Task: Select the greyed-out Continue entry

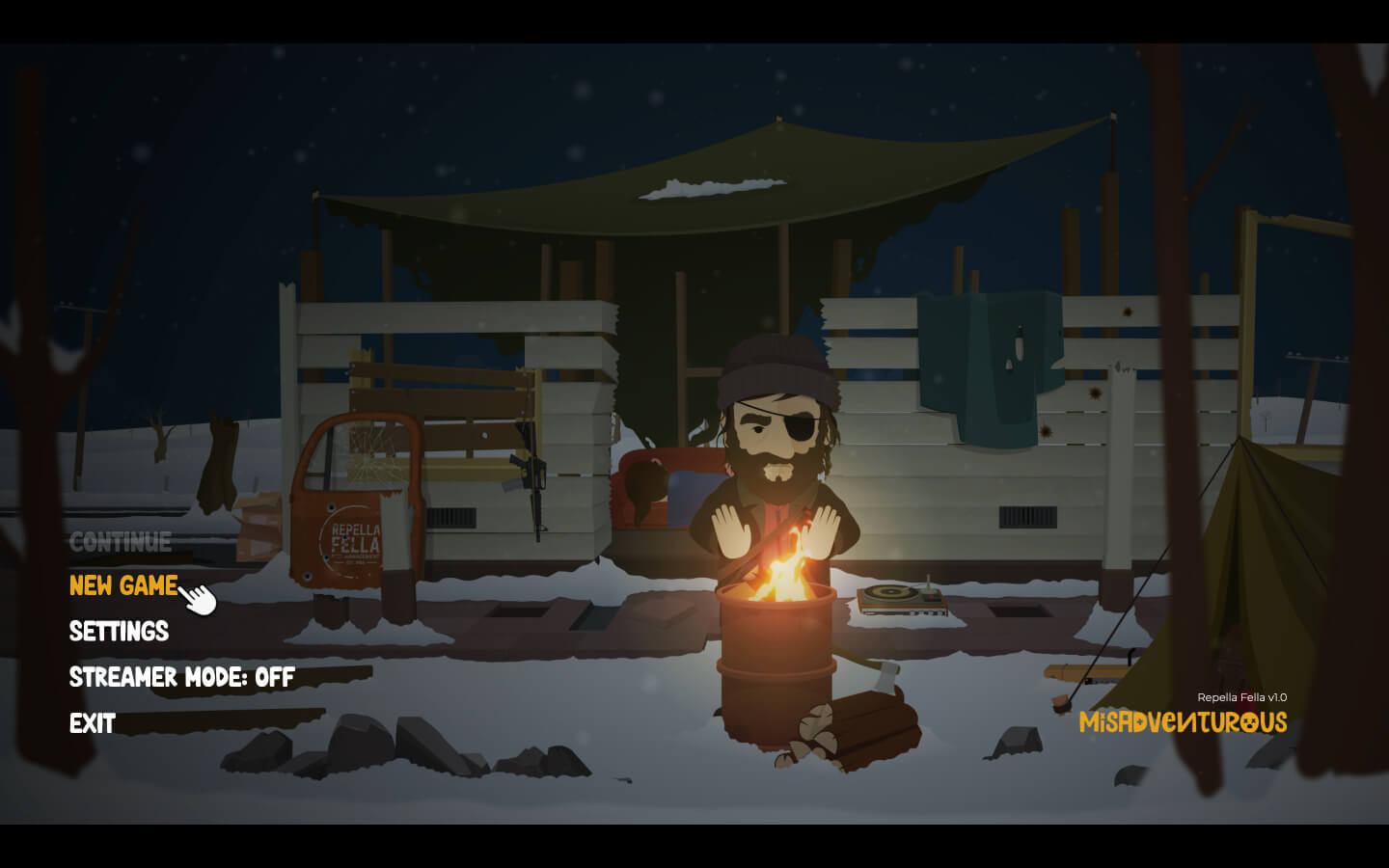Action: click(x=120, y=542)
